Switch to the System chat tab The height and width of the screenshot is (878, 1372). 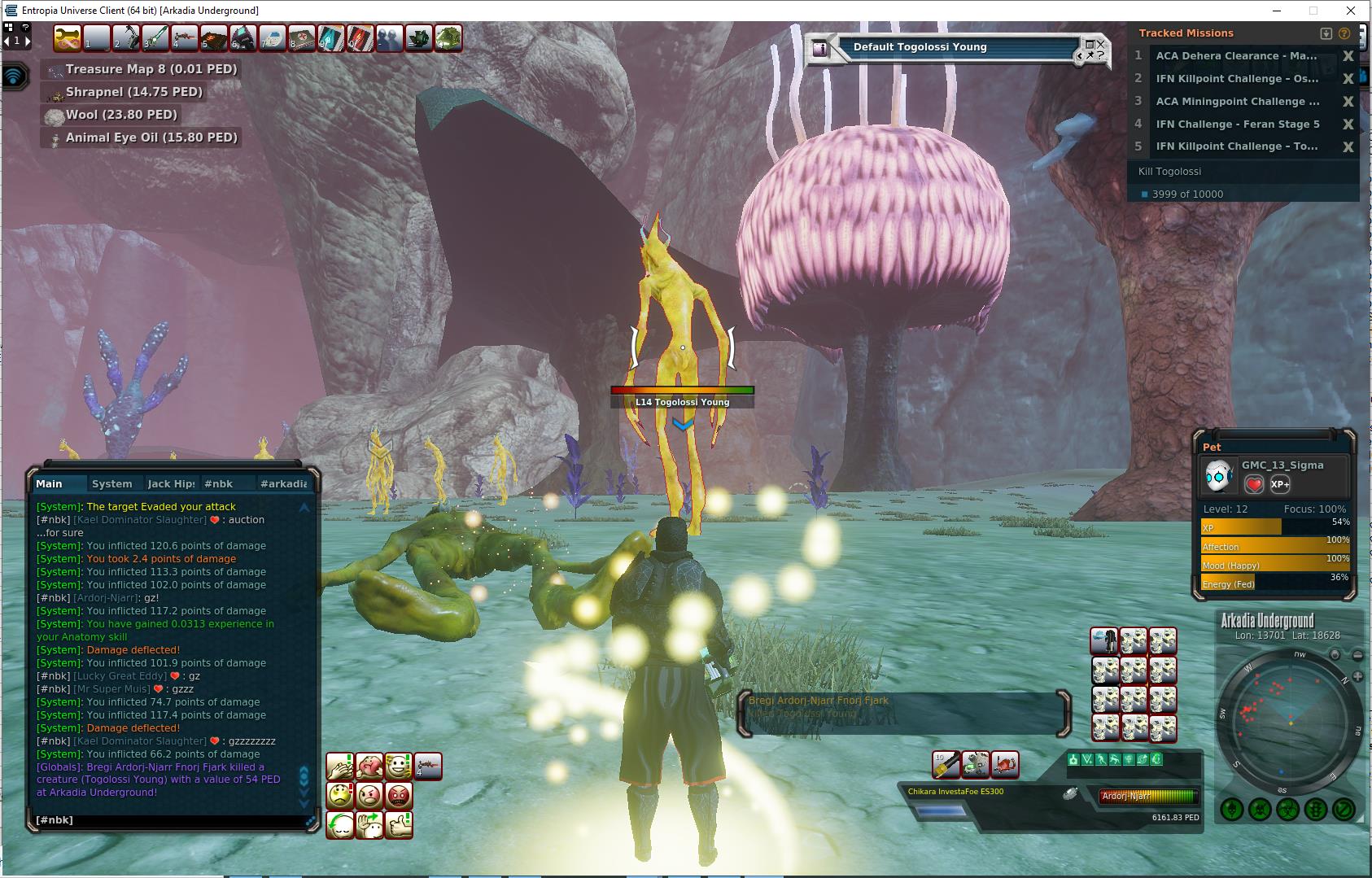[111, 483]
